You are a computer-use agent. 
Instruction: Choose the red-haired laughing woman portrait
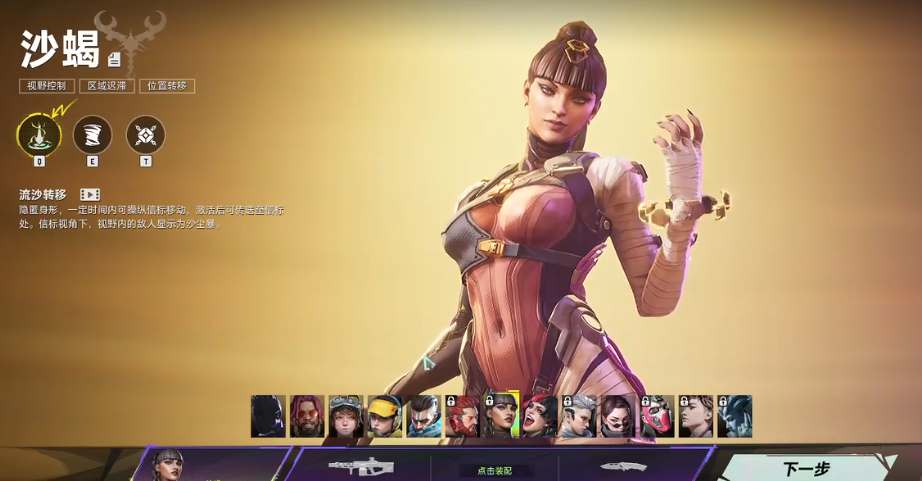[540, 416]
